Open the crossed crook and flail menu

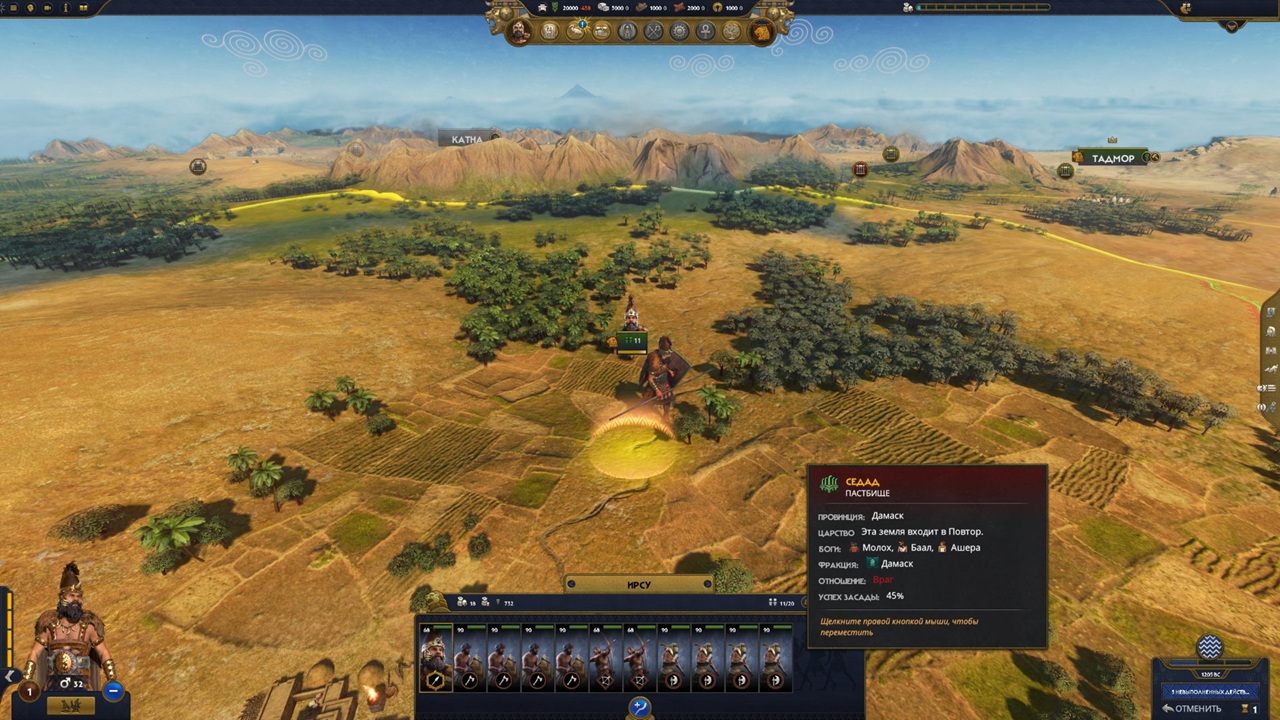pyautogui.click(x=654, y=31)
